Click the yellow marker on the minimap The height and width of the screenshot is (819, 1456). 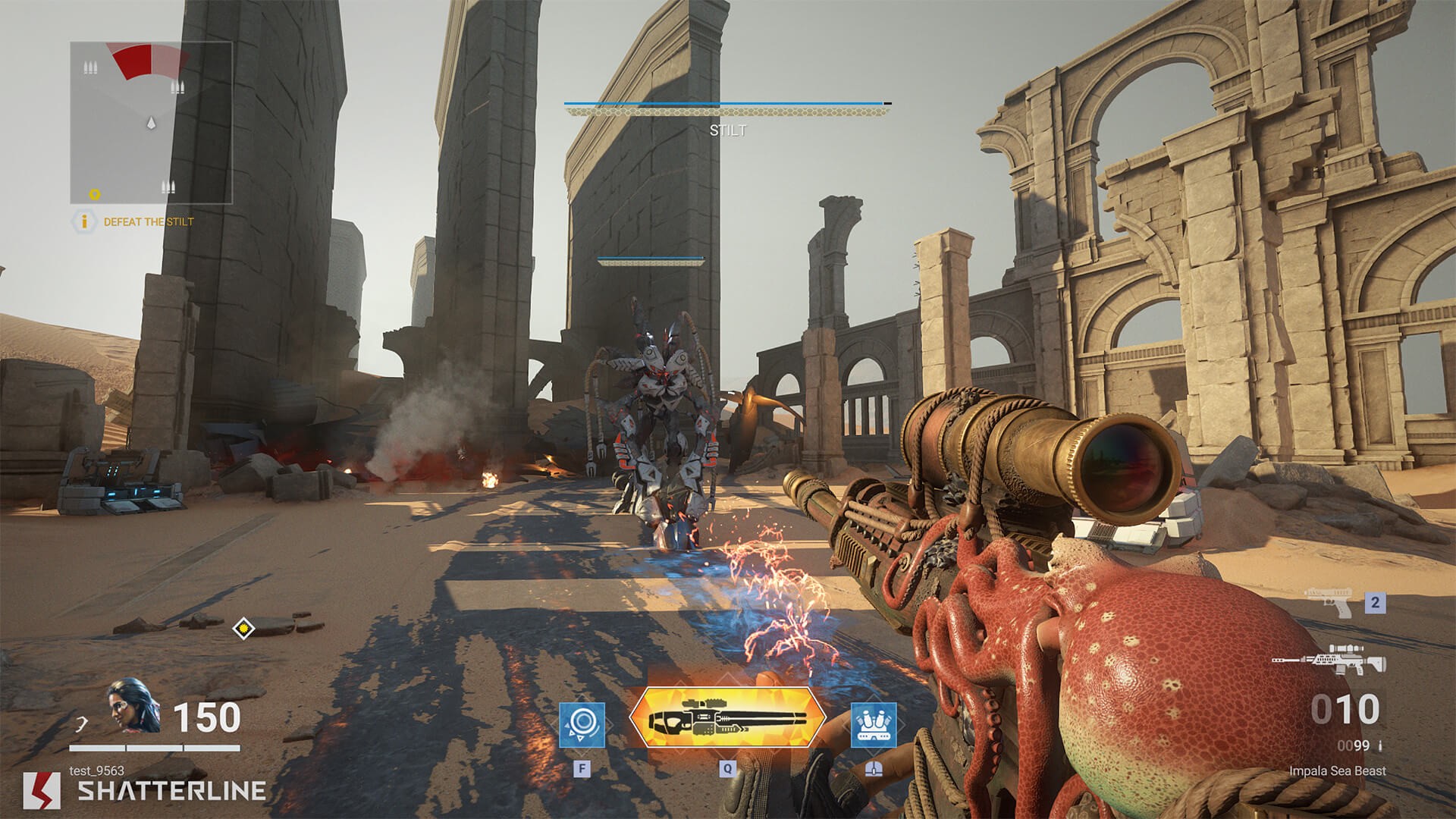(95, 194)
